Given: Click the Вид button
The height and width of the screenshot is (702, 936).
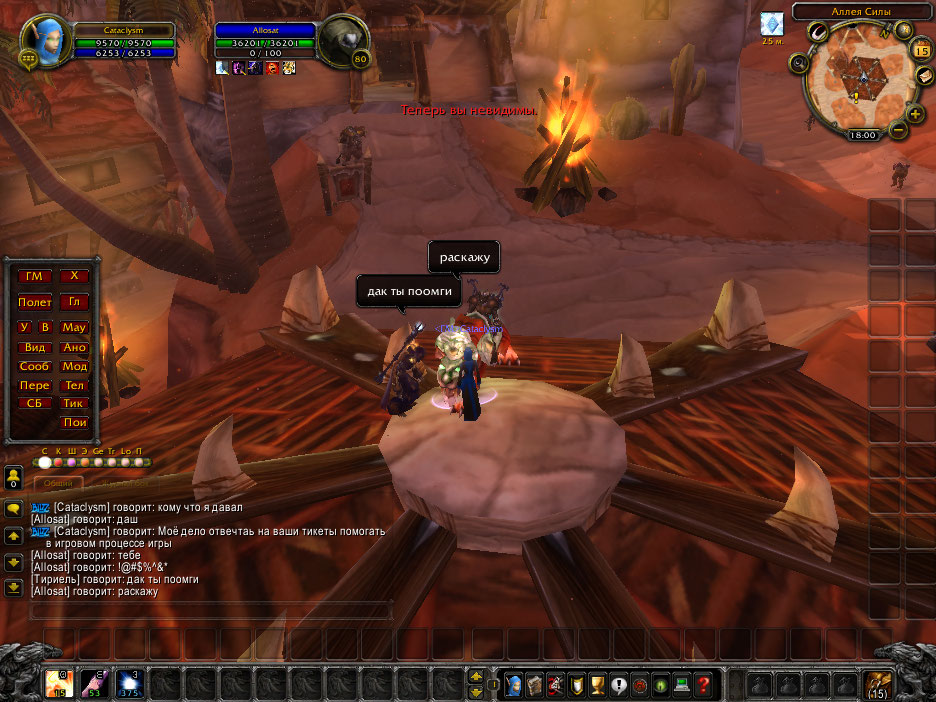Looking at the screenshot, I should coord(34,347).
